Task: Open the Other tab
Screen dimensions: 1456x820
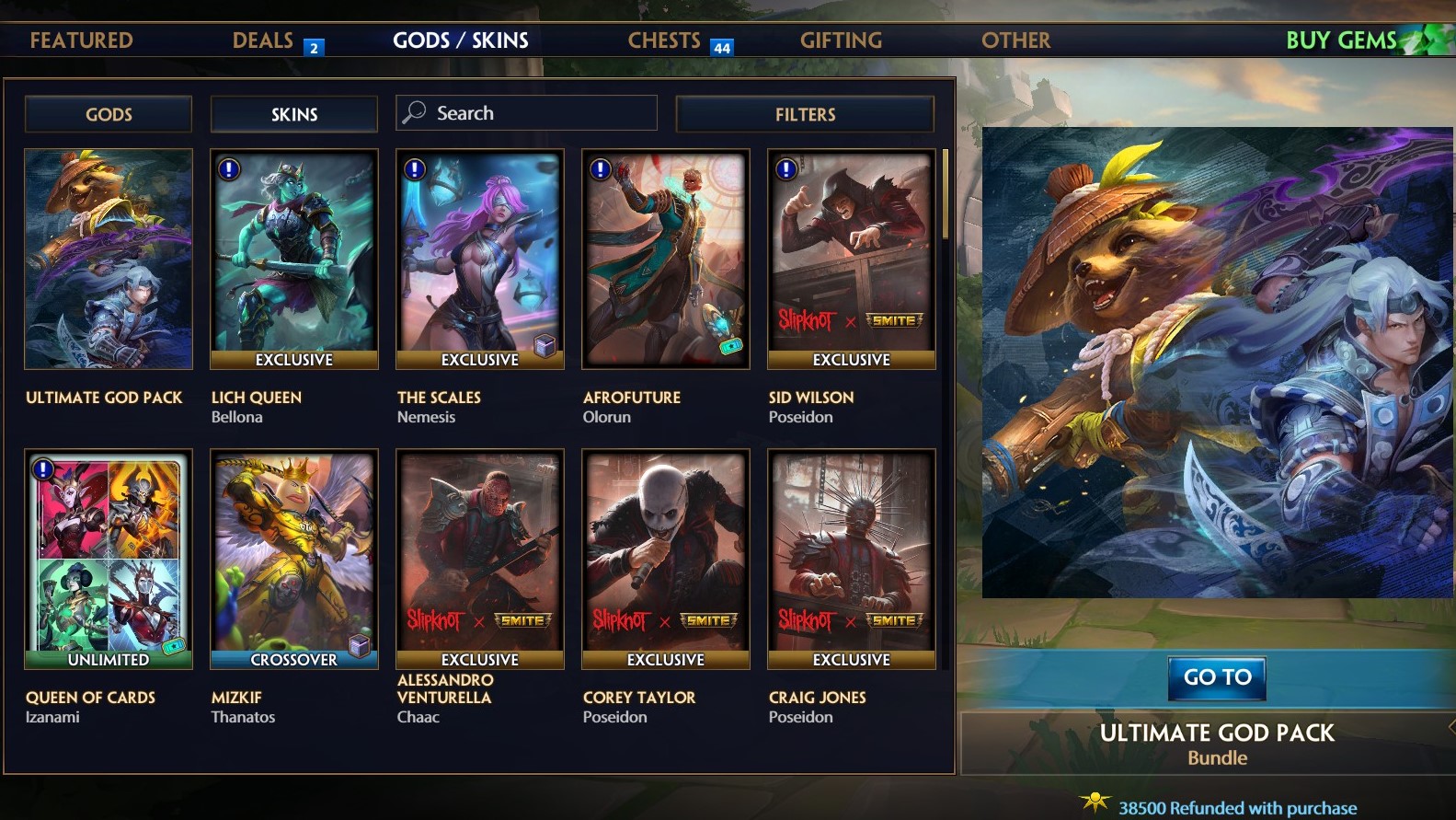Action: coord(1015,40)
